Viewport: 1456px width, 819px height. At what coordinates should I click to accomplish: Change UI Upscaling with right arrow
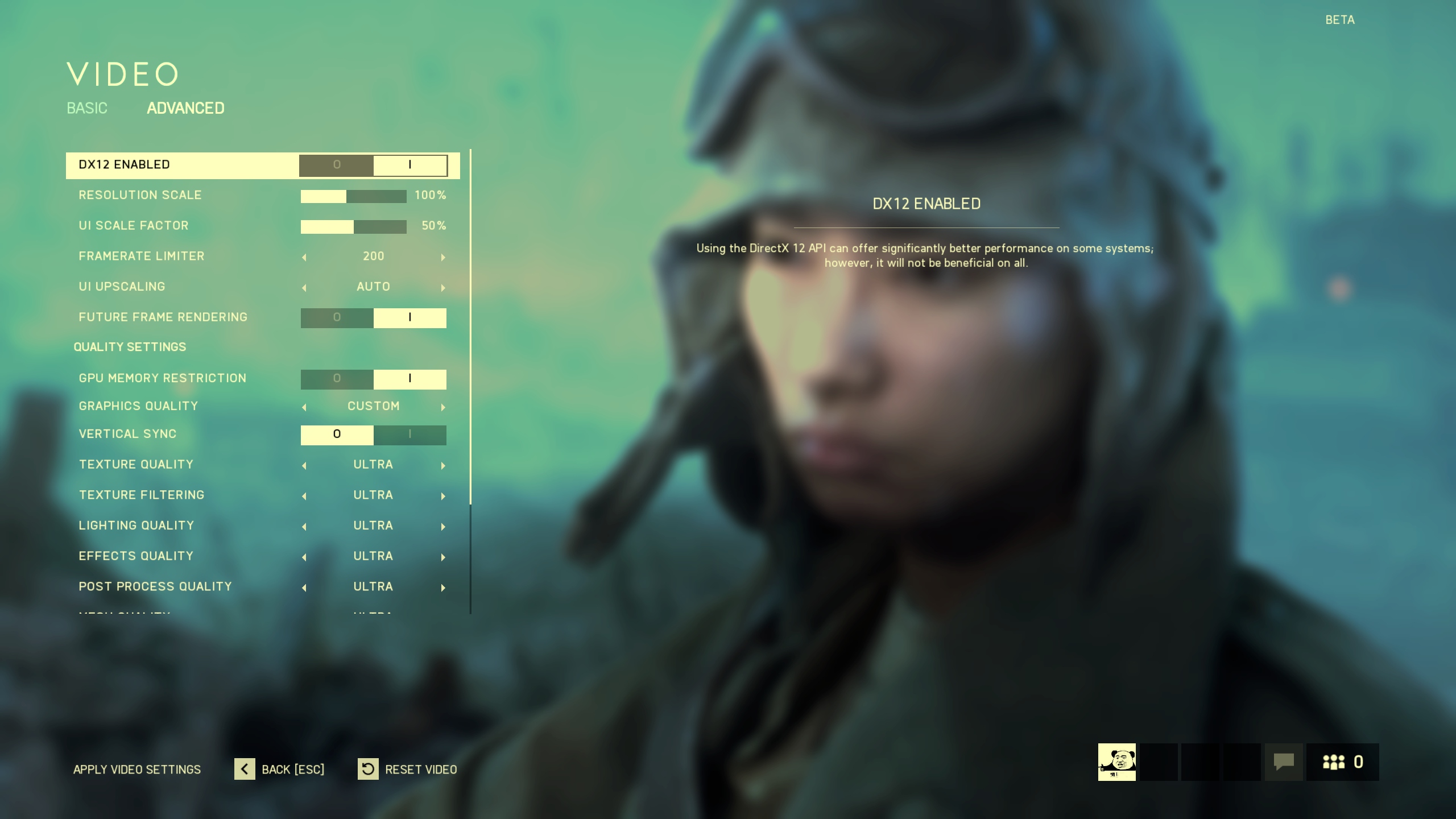tap(443, 288)
